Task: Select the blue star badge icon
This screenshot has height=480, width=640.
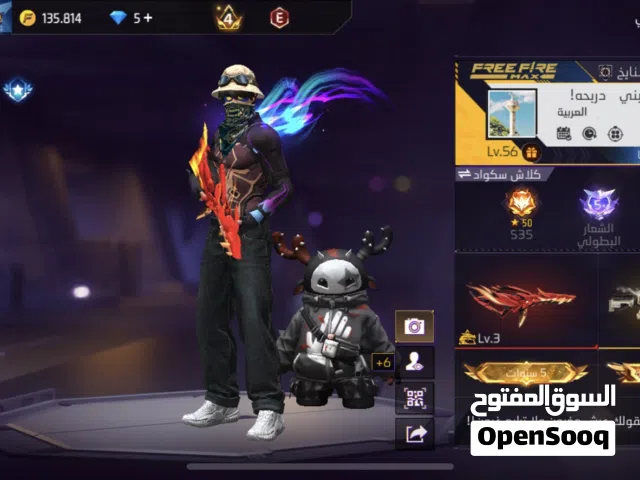Action: [17, 91]
